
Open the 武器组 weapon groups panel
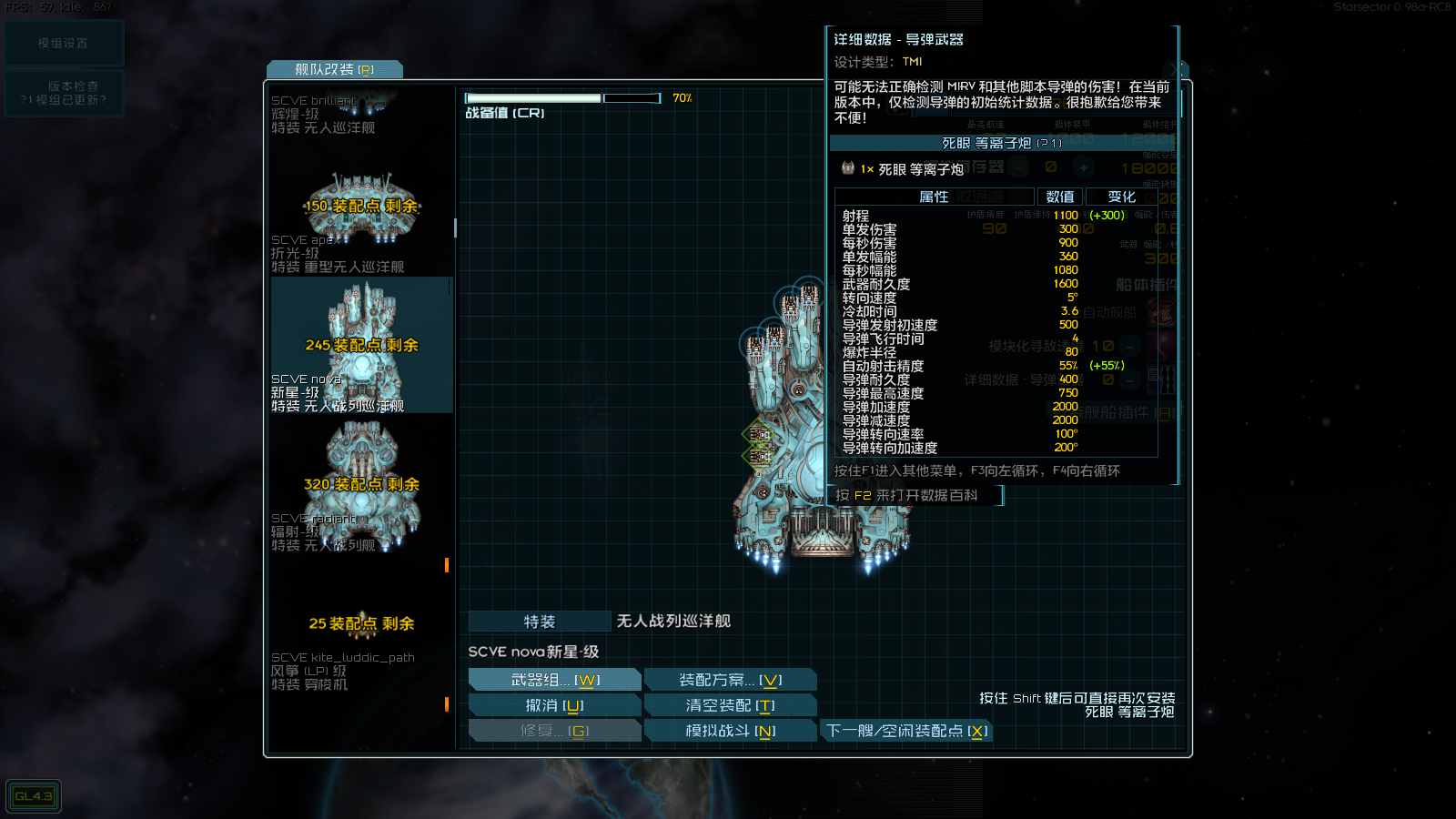pyautogui.click(x=553, y=679)
